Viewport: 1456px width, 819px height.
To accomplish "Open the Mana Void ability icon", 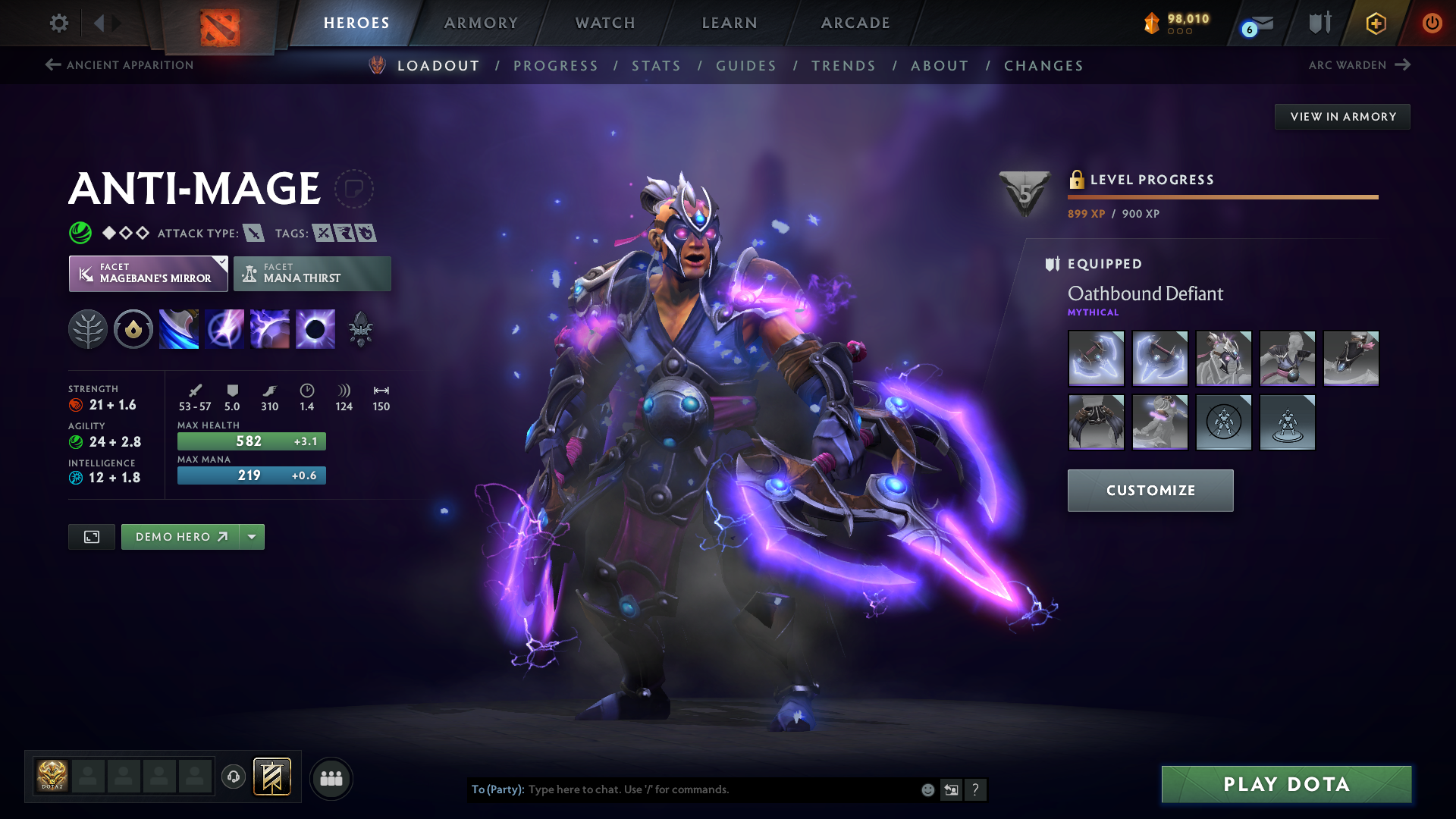I will click(315, 329).
